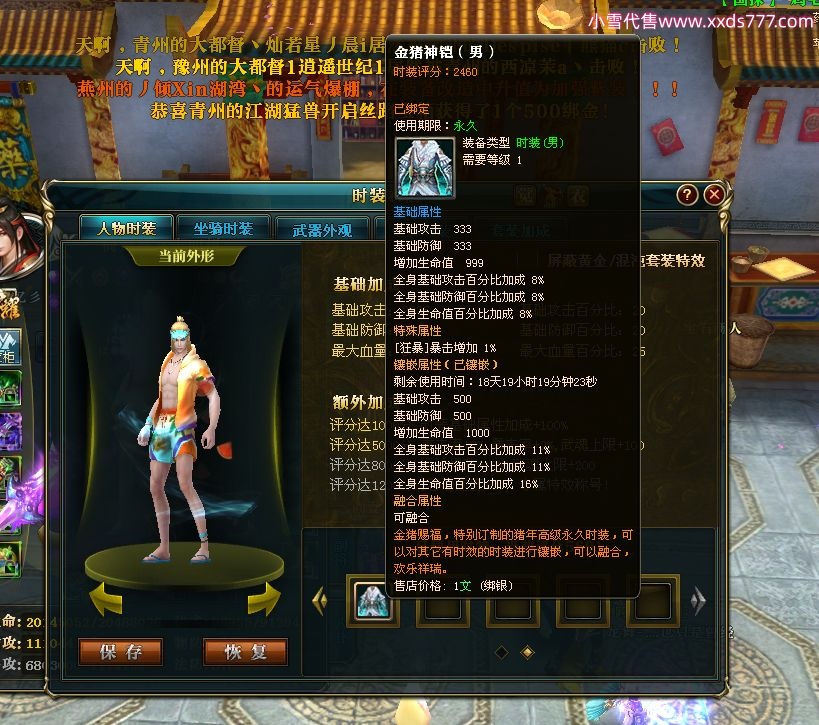
Task: Select the 金猪神铠 fashion item slot
Action: (x=373, y=600)
